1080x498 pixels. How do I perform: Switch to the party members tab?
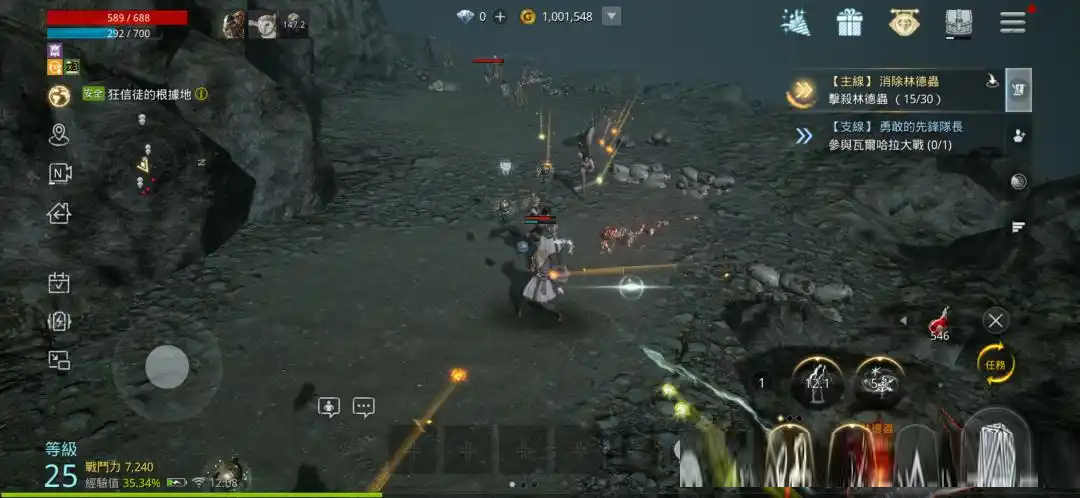coord(1019,136)
